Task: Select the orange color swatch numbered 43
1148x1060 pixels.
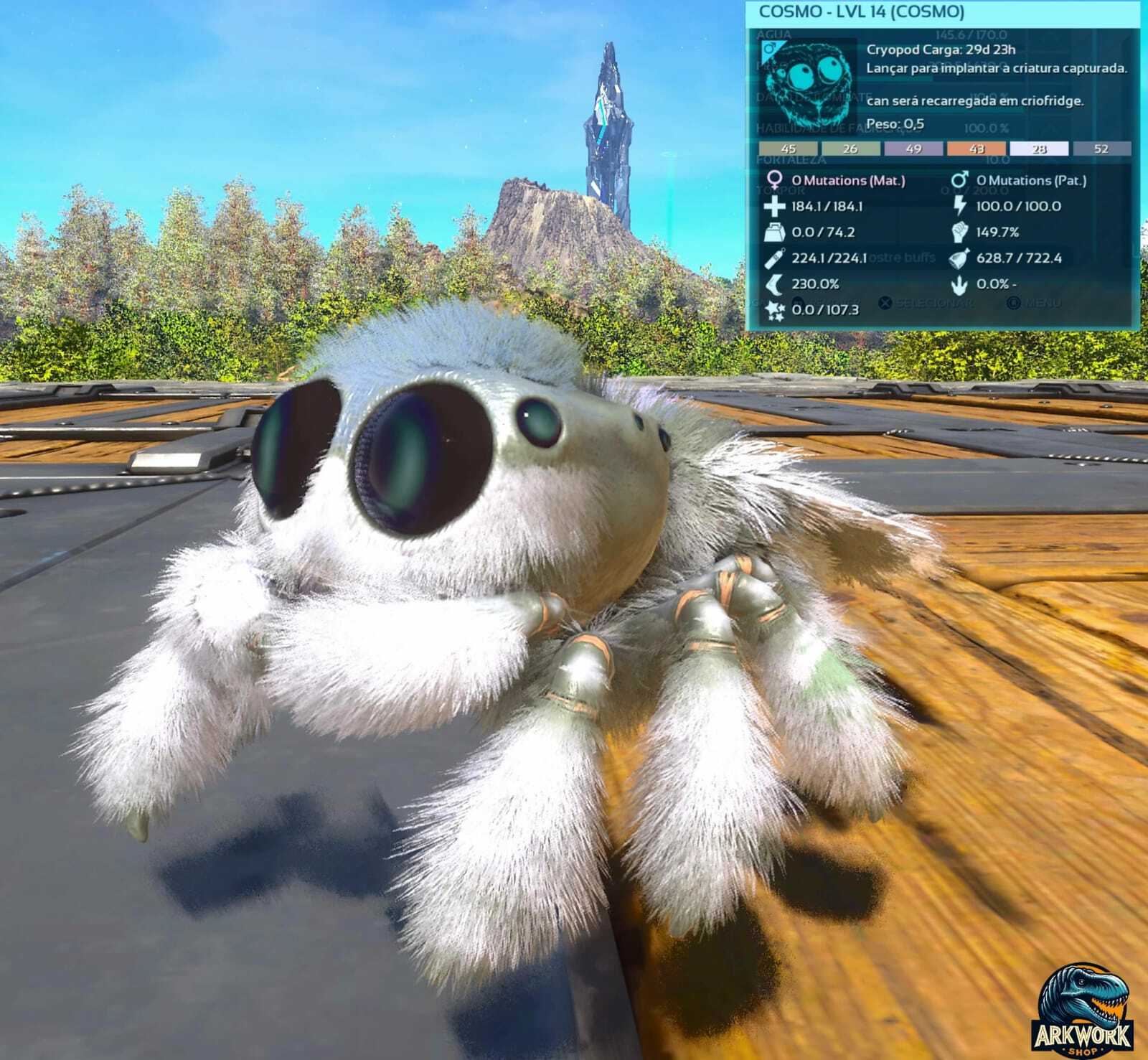Action: click(x=976, y=149)
